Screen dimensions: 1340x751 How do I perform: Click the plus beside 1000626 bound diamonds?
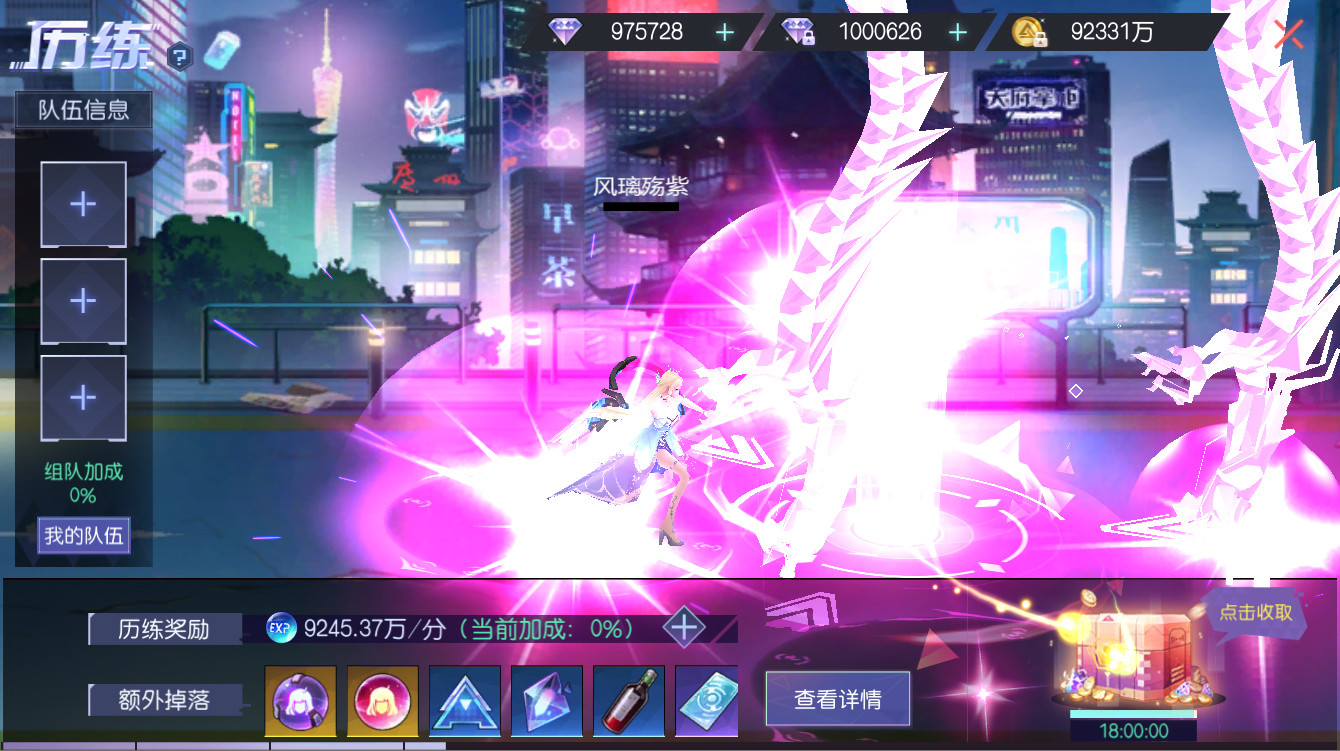click(959, 31)
